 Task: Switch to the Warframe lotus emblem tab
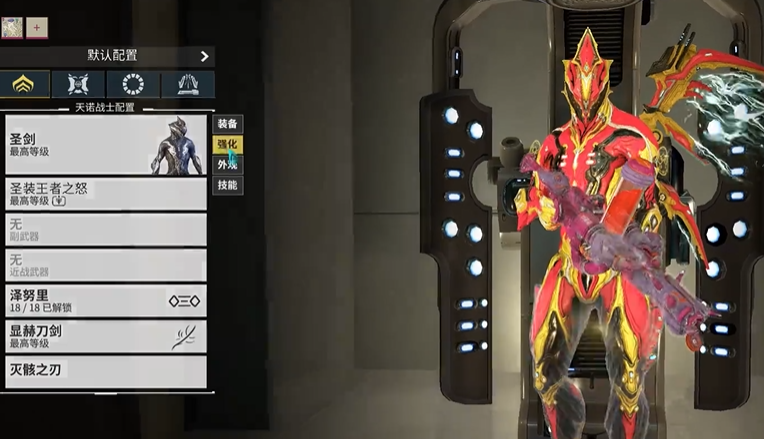coord(26,84)
